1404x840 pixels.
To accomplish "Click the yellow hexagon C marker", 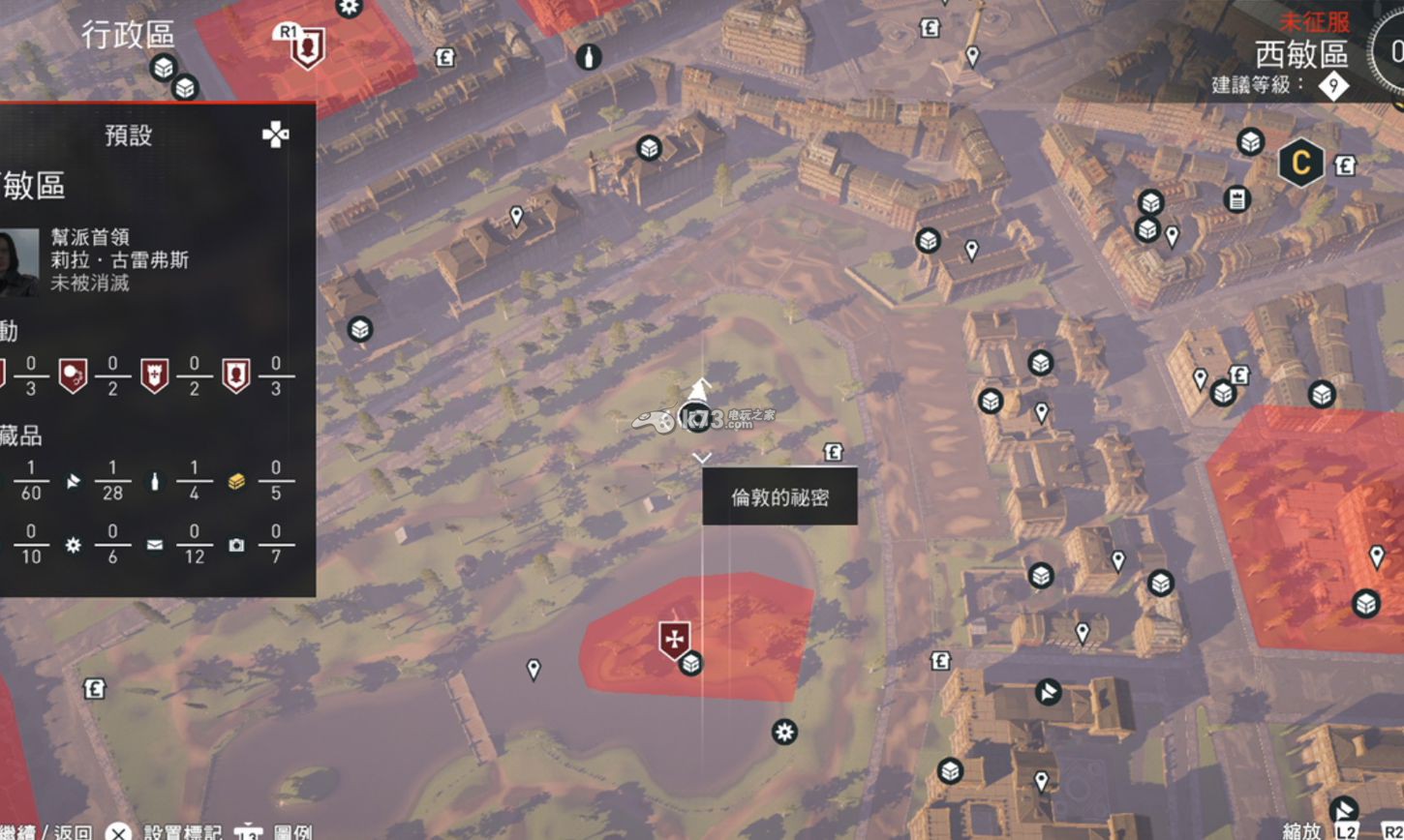I will click(x=1300, y=164).
